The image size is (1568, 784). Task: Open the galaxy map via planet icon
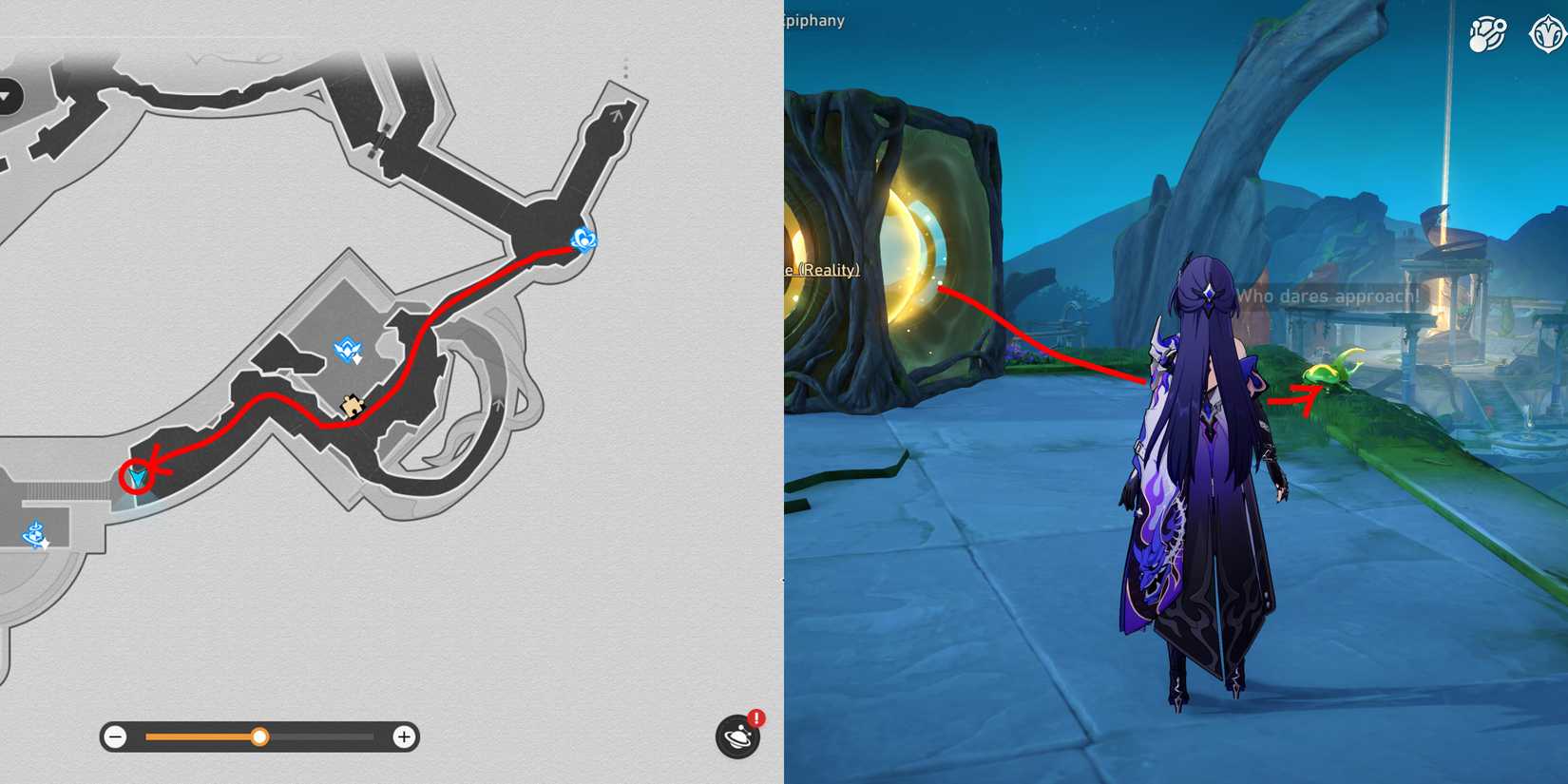pos(735,736)
